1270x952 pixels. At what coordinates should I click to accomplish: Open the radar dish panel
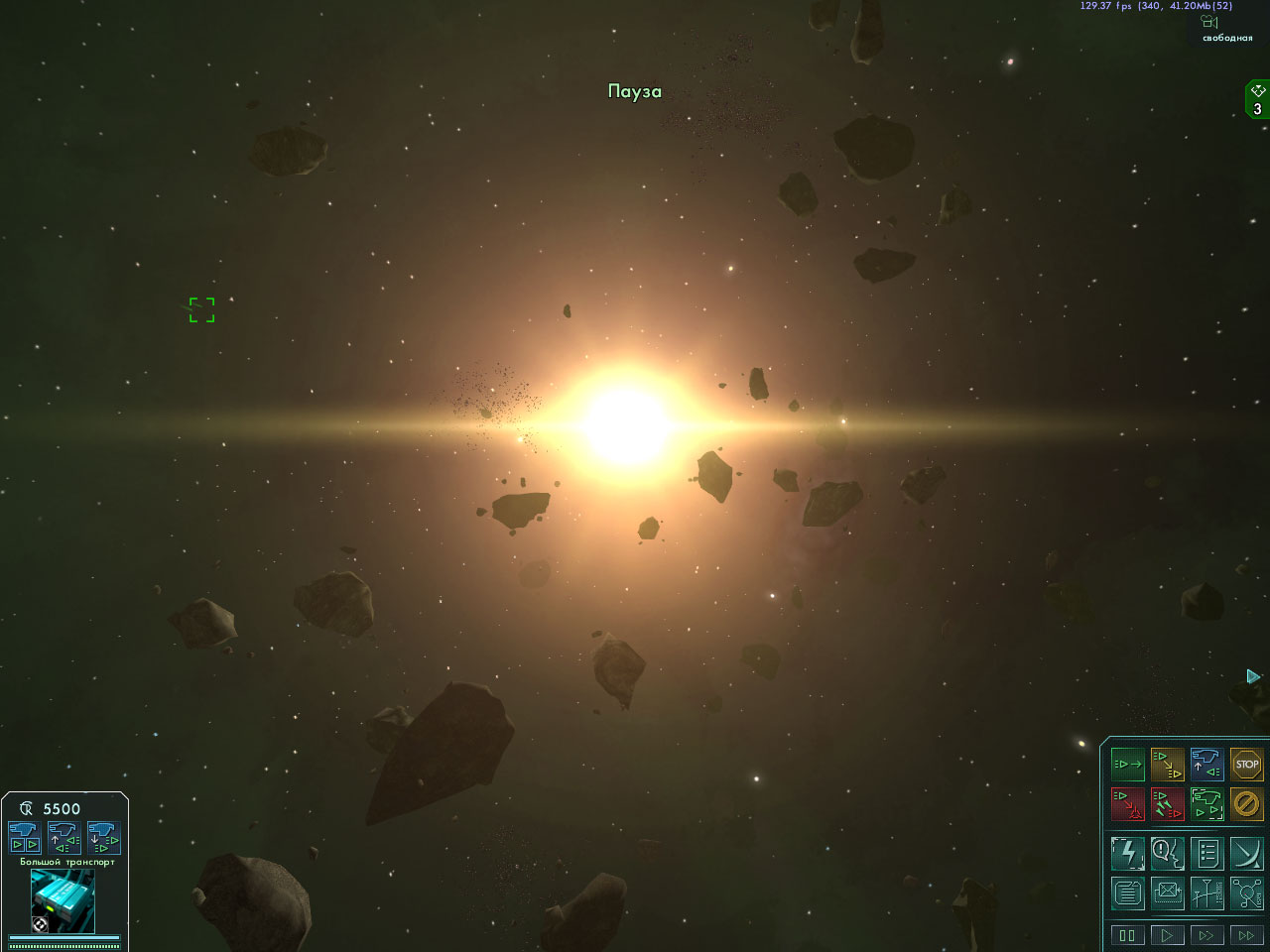pyautogui.click(x=1246, y=853)
